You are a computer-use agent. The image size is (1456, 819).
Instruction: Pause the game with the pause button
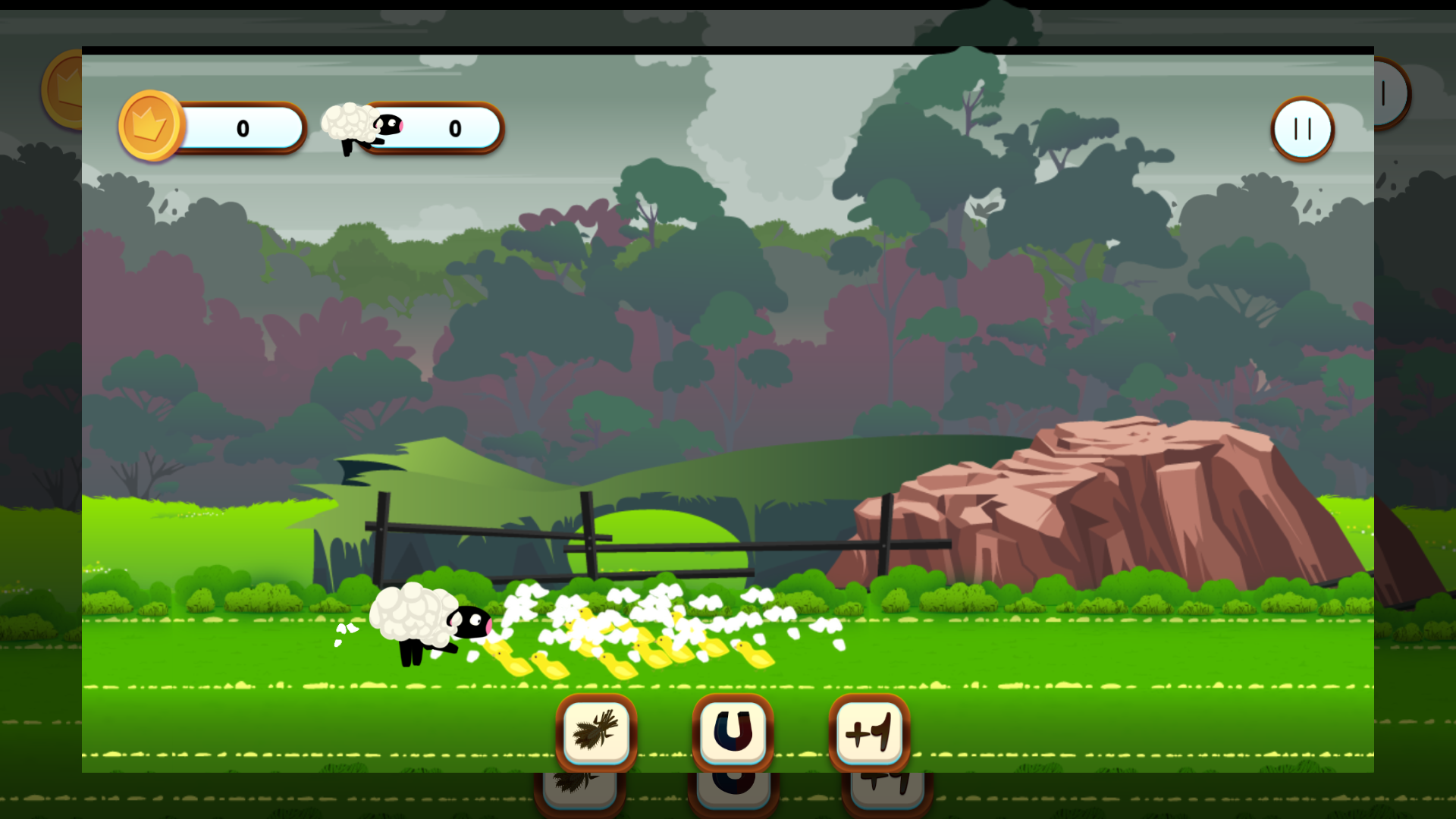coord(1301,129)
